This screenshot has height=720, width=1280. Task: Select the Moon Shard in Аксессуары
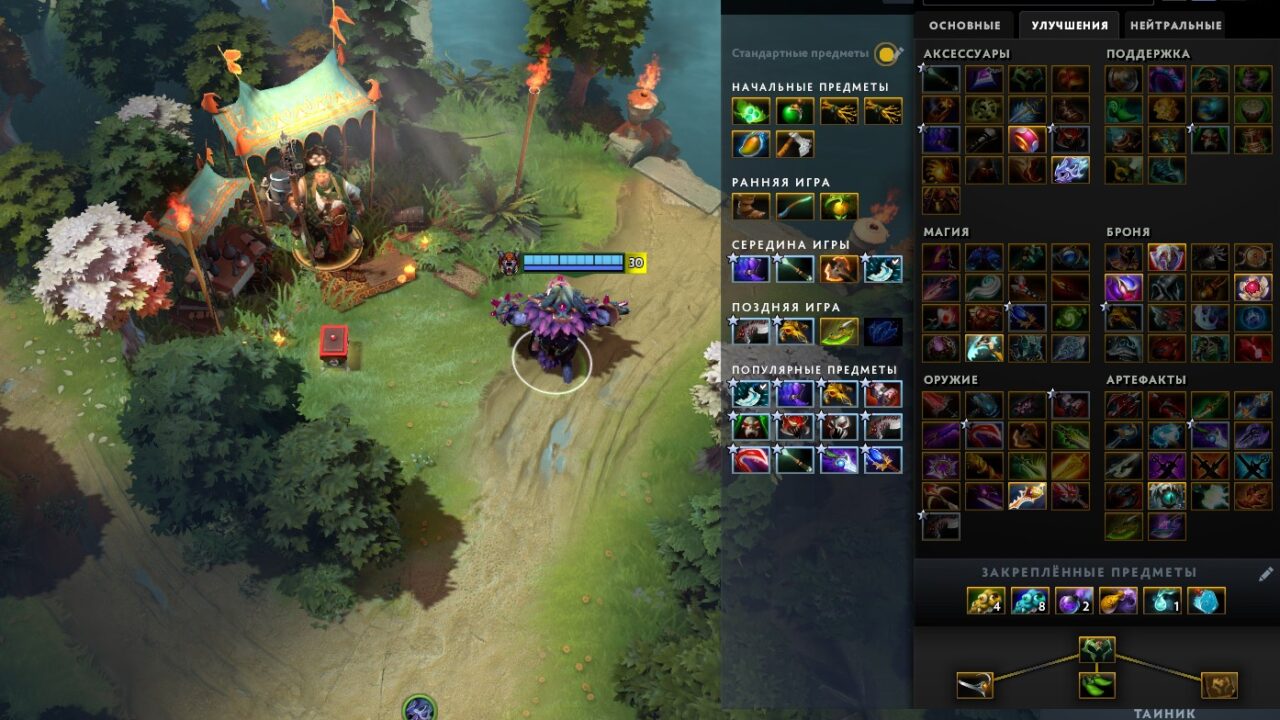pyautogui.click(x=1070, y=170)
